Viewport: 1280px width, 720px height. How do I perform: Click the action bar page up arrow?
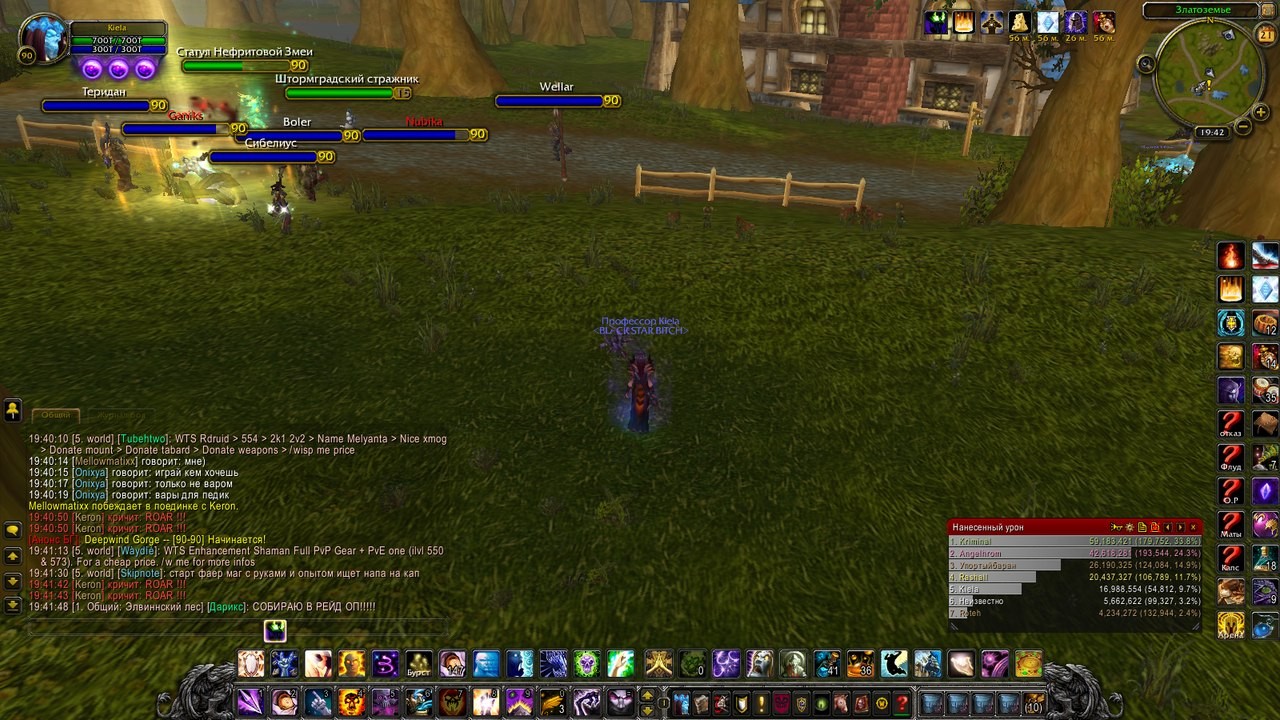647,695
